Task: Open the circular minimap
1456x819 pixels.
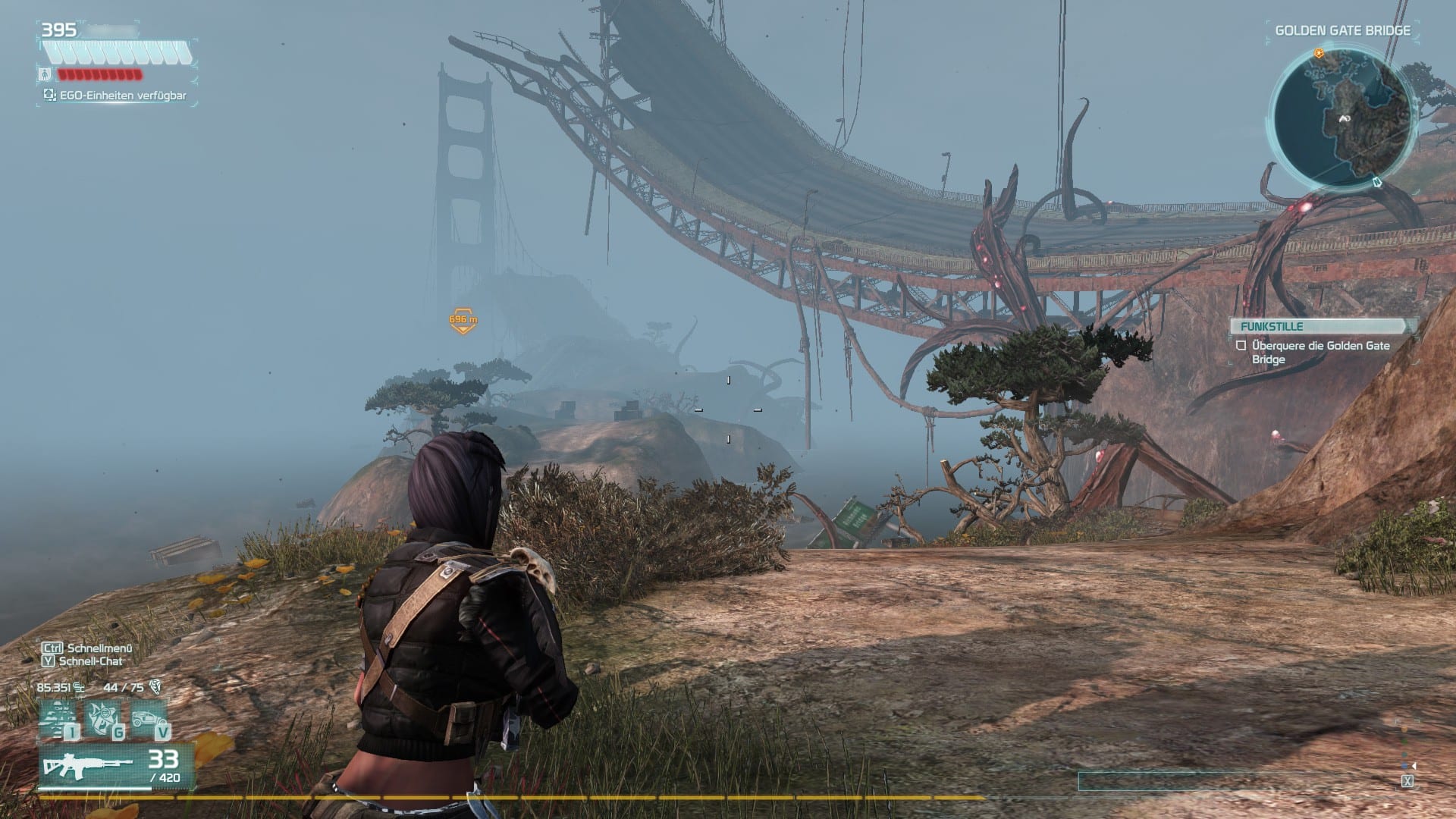Action: point(1342,120)
